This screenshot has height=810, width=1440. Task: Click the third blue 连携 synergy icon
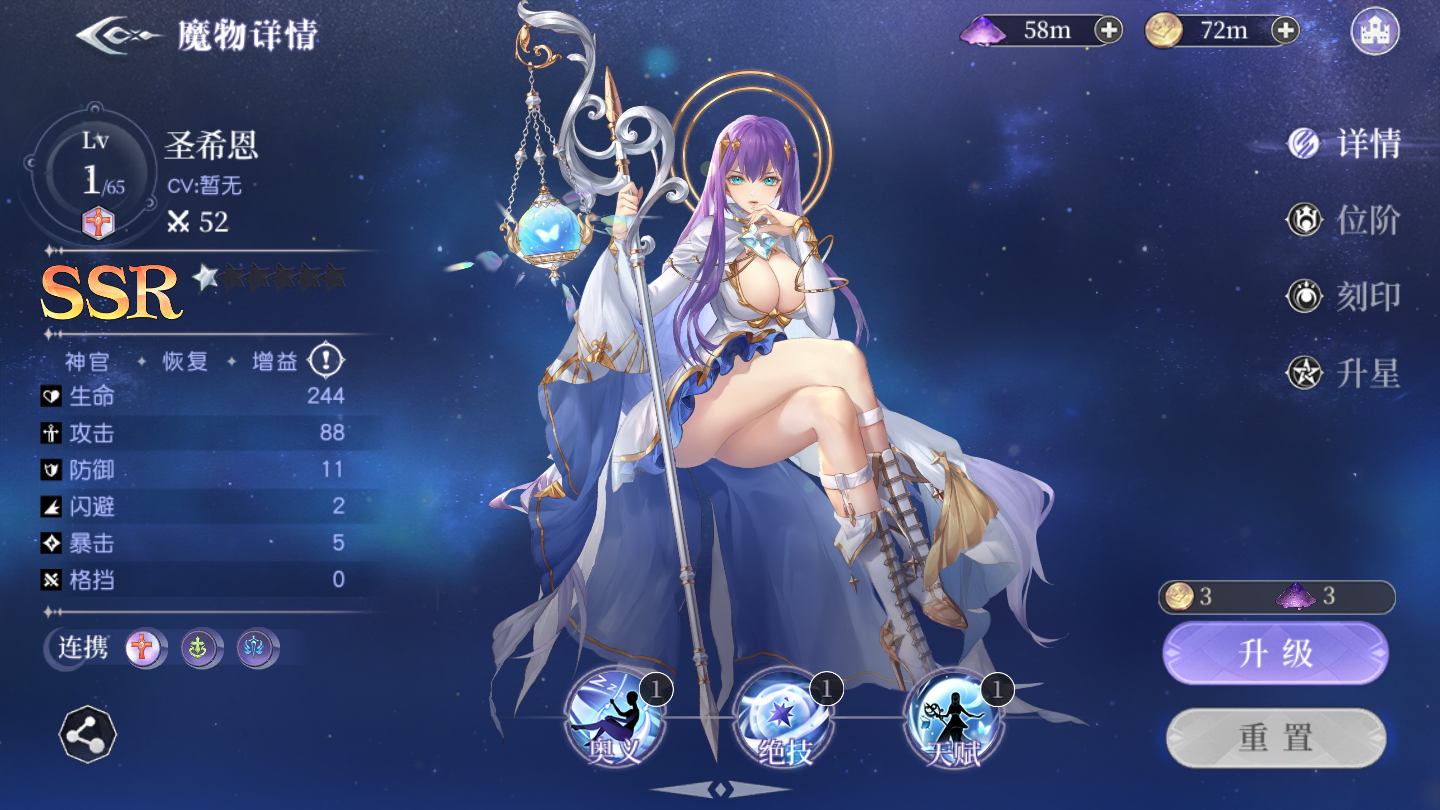click(256, 649)
